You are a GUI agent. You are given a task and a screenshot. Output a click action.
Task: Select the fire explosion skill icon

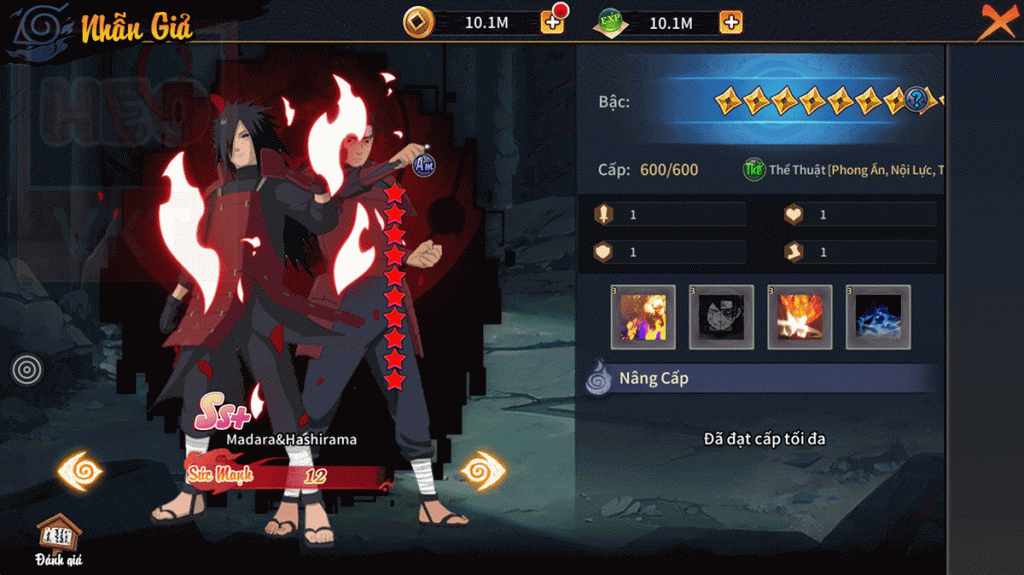click(x=800, y=317)
